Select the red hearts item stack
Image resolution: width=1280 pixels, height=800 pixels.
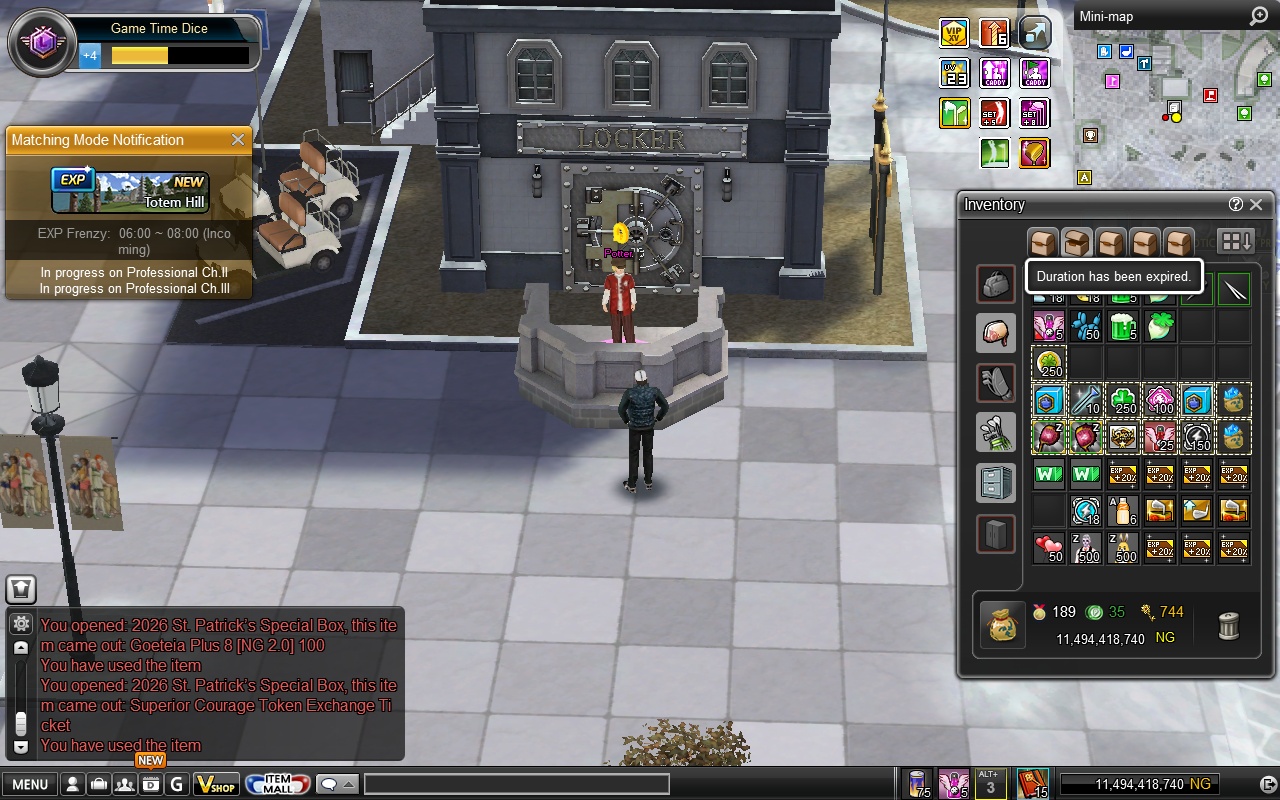tap(1048, 548)
